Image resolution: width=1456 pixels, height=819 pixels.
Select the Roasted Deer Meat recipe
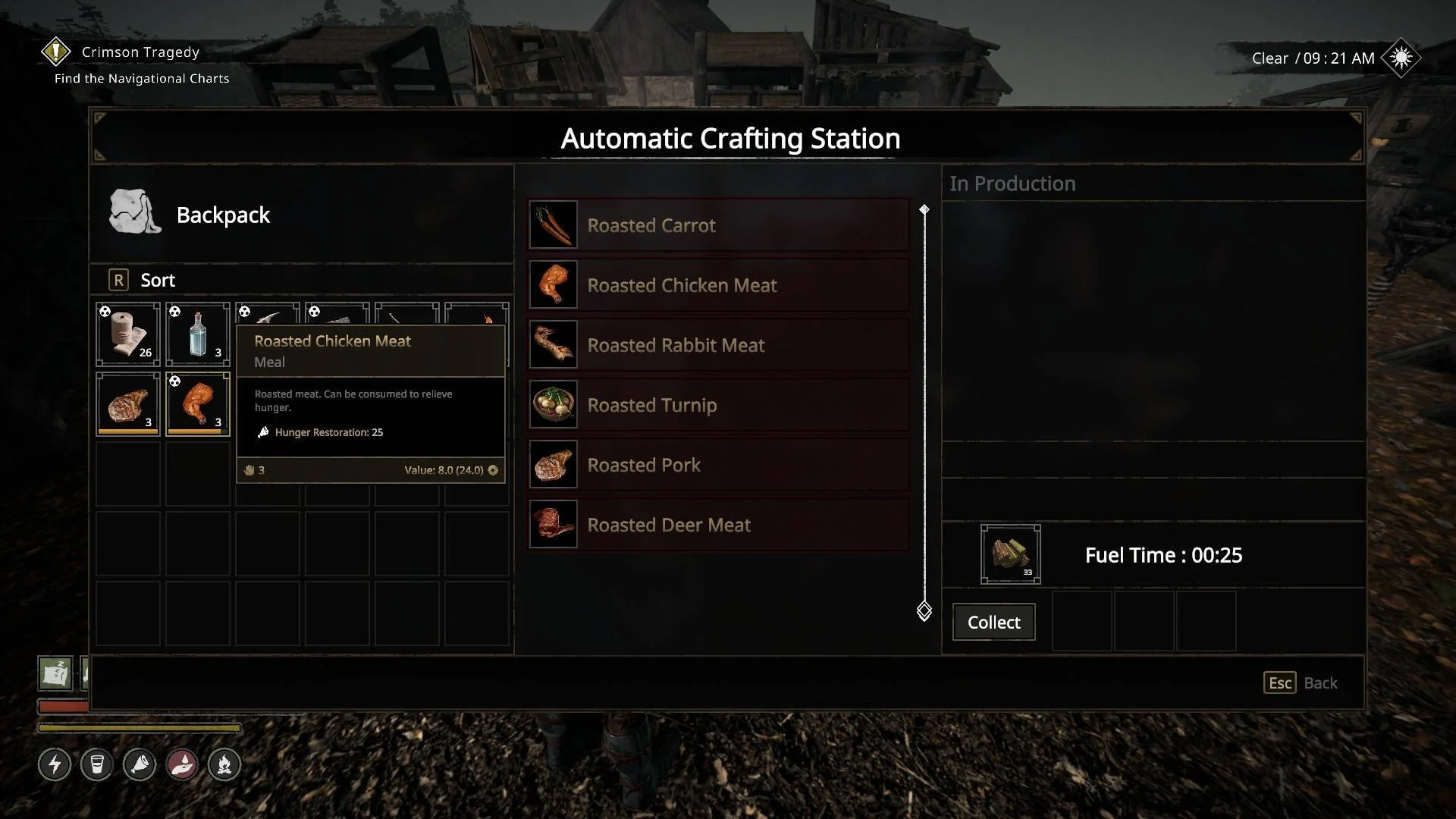coord(718,525)
